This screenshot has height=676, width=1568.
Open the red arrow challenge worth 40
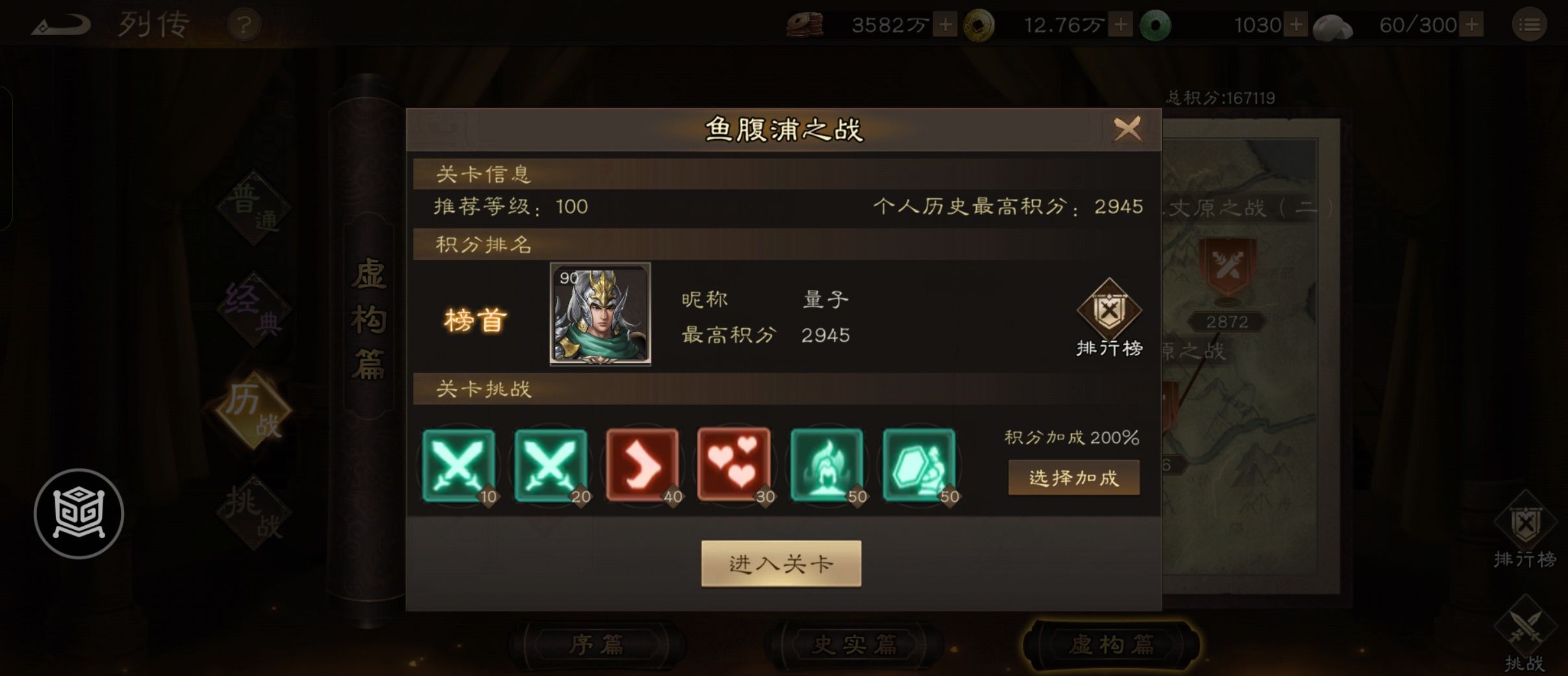coord(644,465)
